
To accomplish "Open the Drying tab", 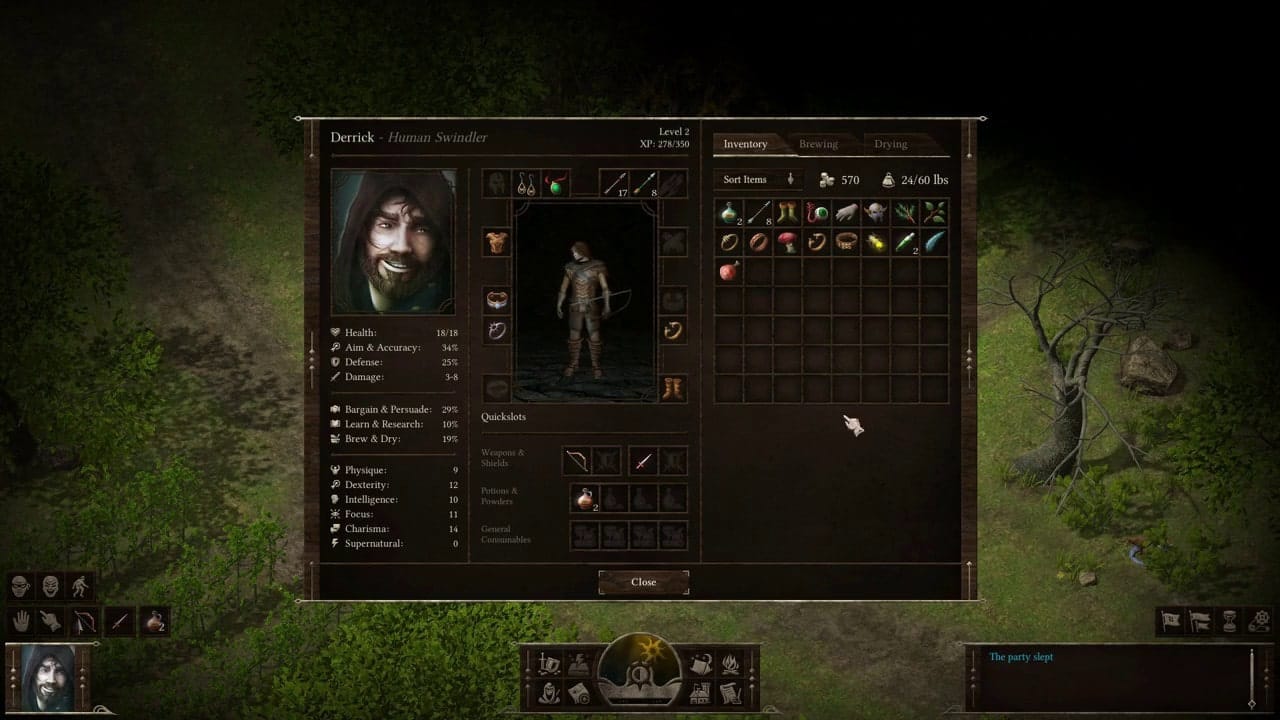I will coord(890,144).
